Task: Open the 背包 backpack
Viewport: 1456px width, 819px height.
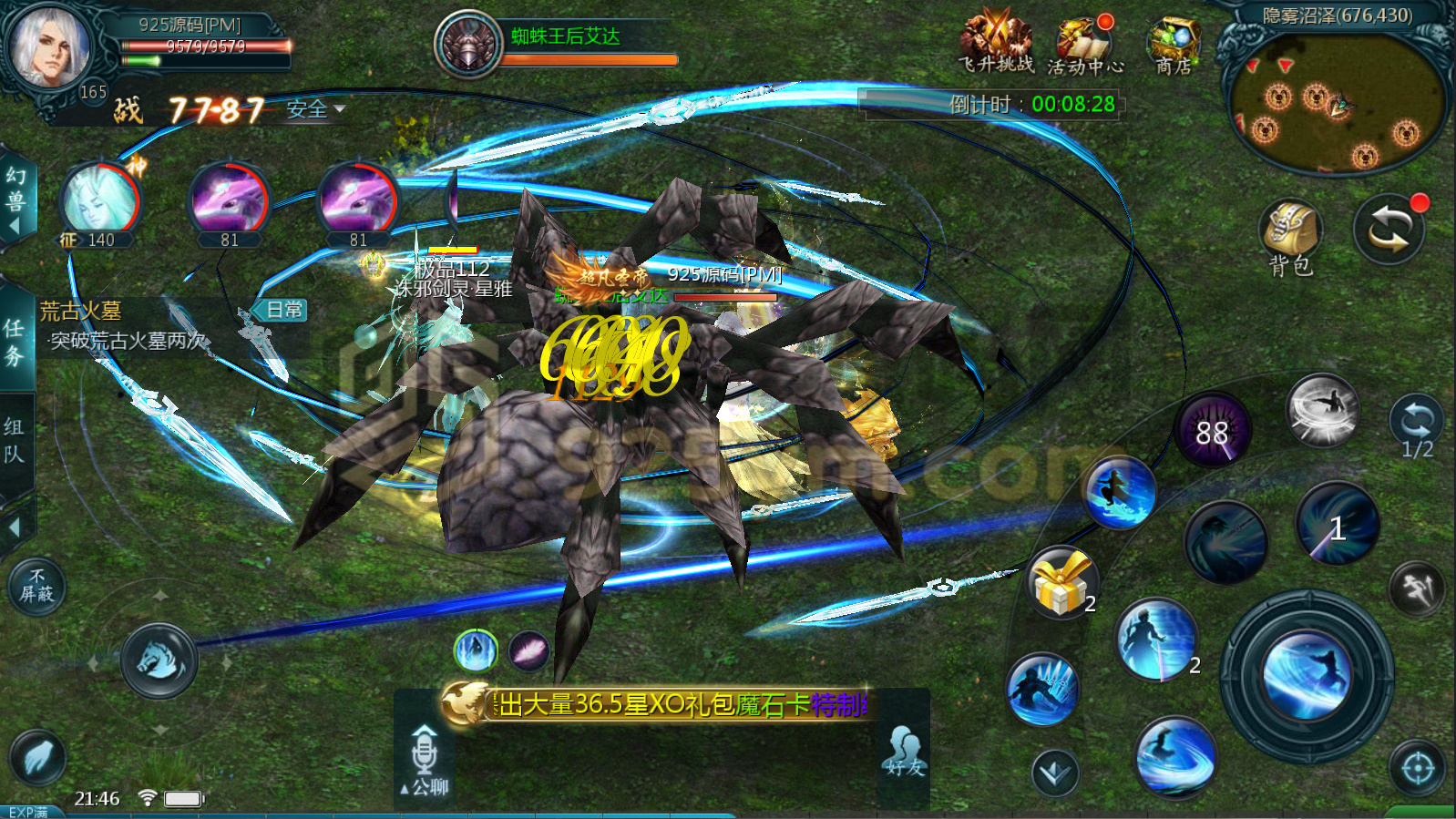Action: (x=1290, y=237)
